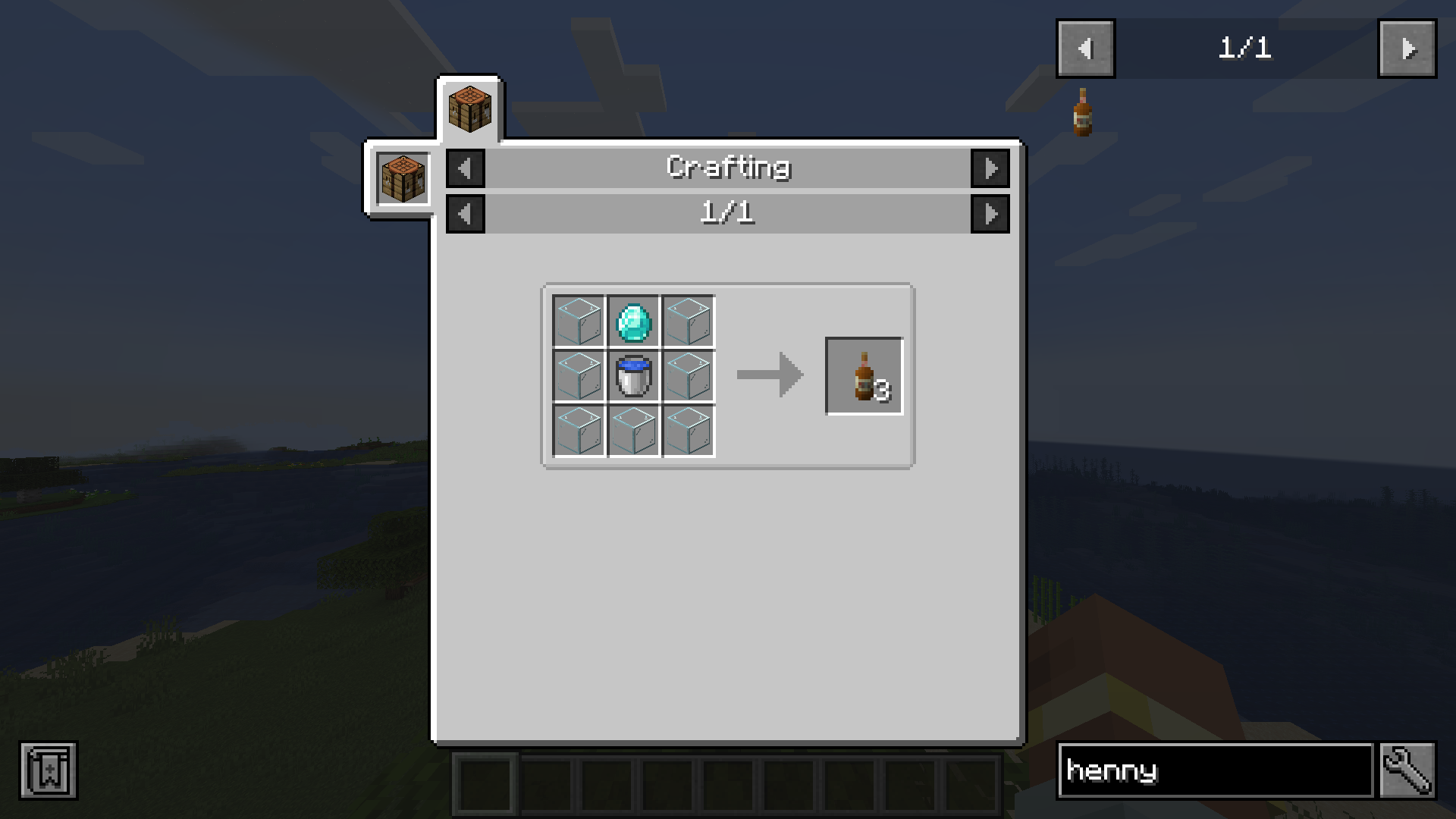
Task: Click the left arrow next to the Crafting title
Action: click(x=465, y=168)
